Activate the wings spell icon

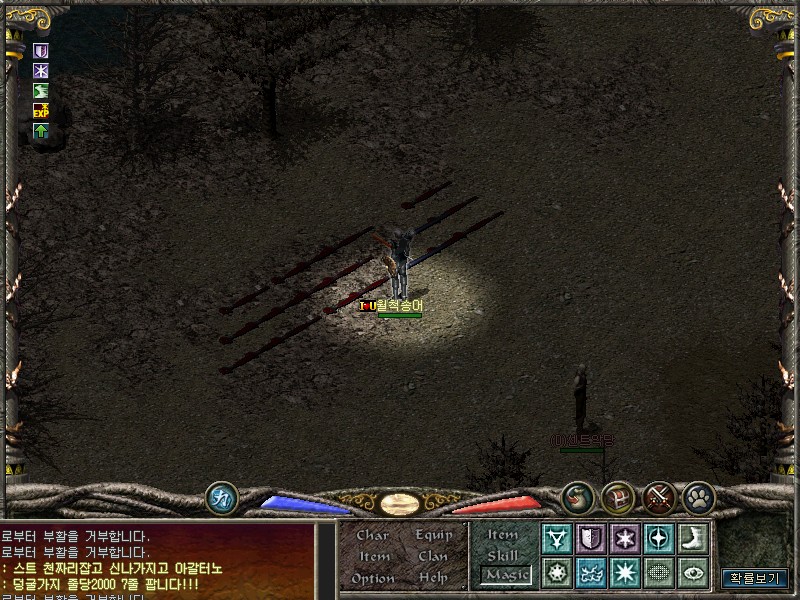click(591, 573)
